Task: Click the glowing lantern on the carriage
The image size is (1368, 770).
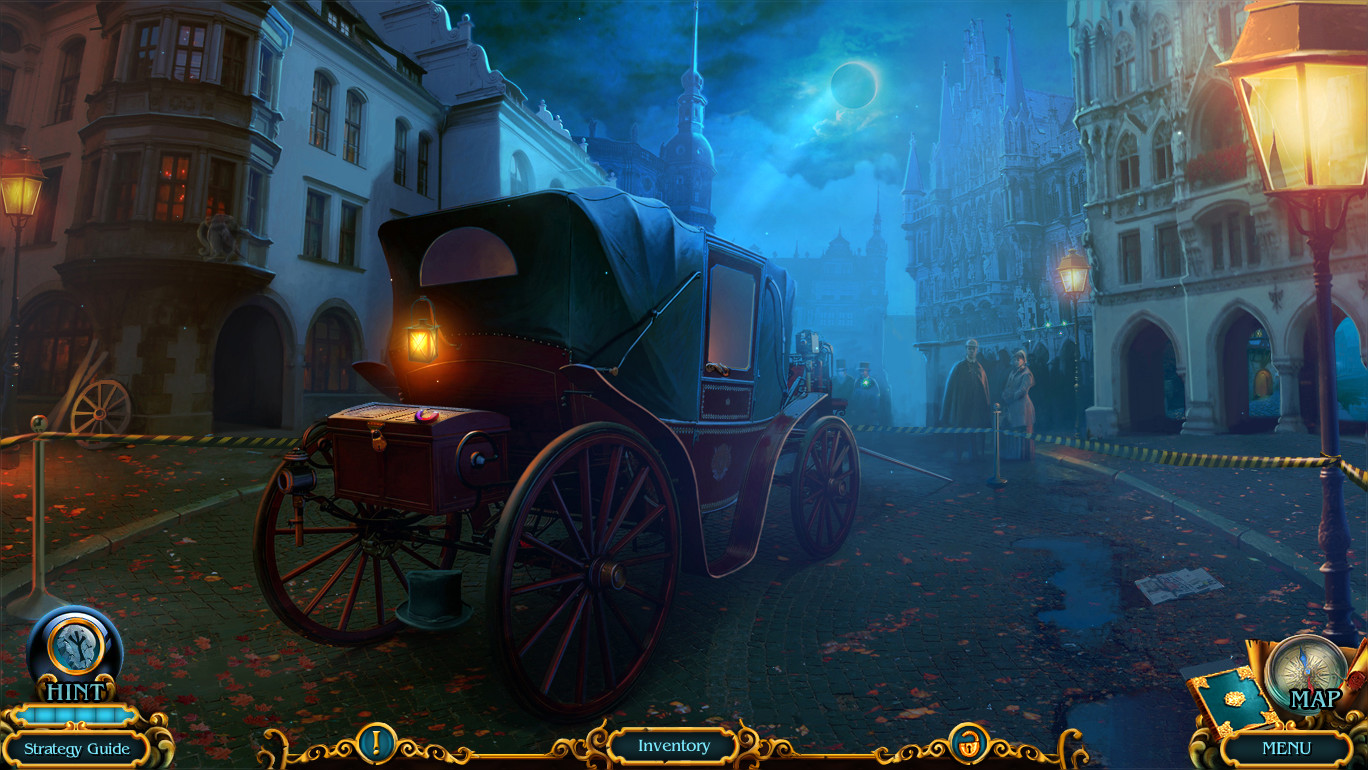Action: [x=420, y=343]
